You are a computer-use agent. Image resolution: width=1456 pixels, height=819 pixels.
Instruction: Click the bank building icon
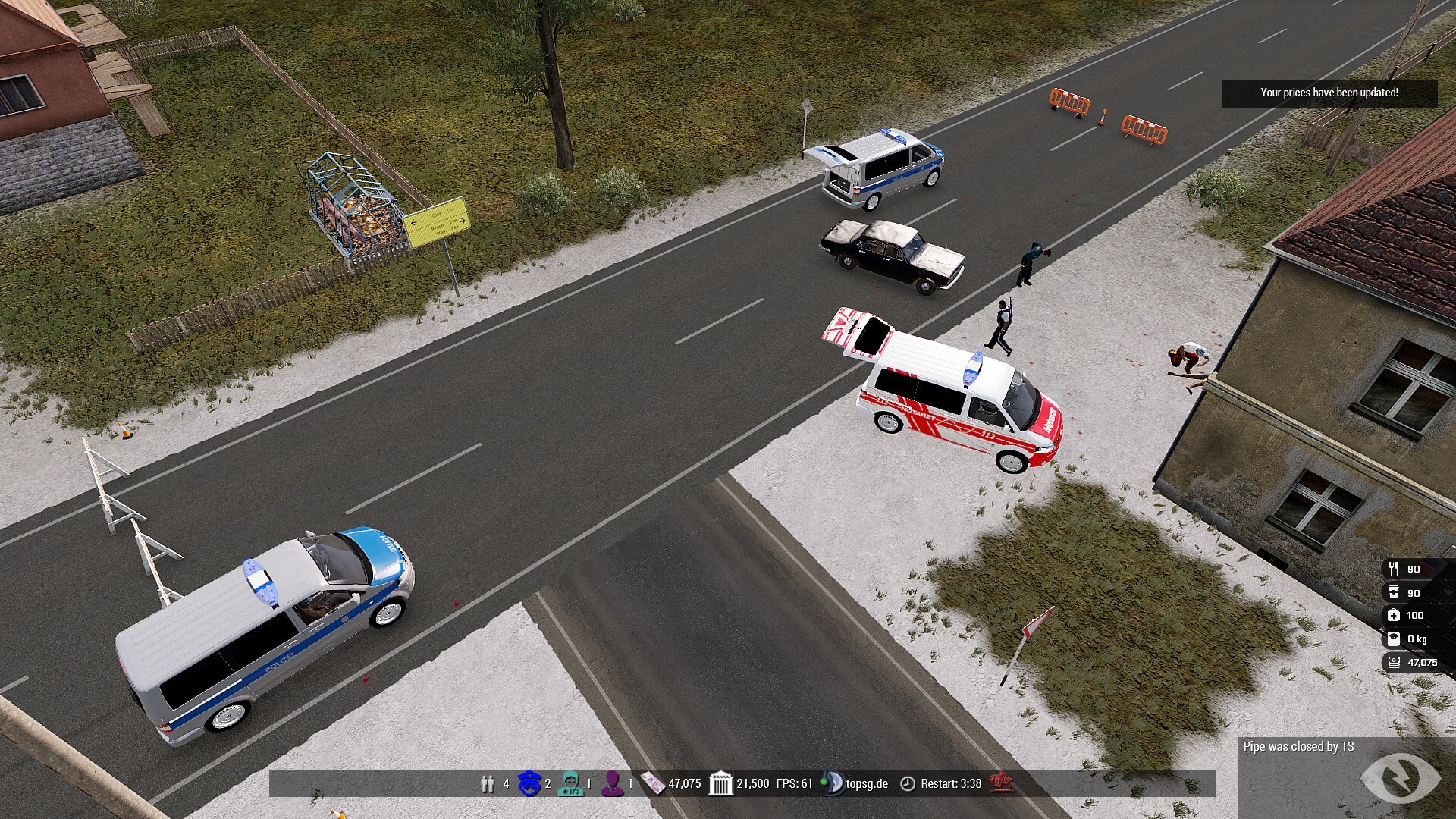720,783
